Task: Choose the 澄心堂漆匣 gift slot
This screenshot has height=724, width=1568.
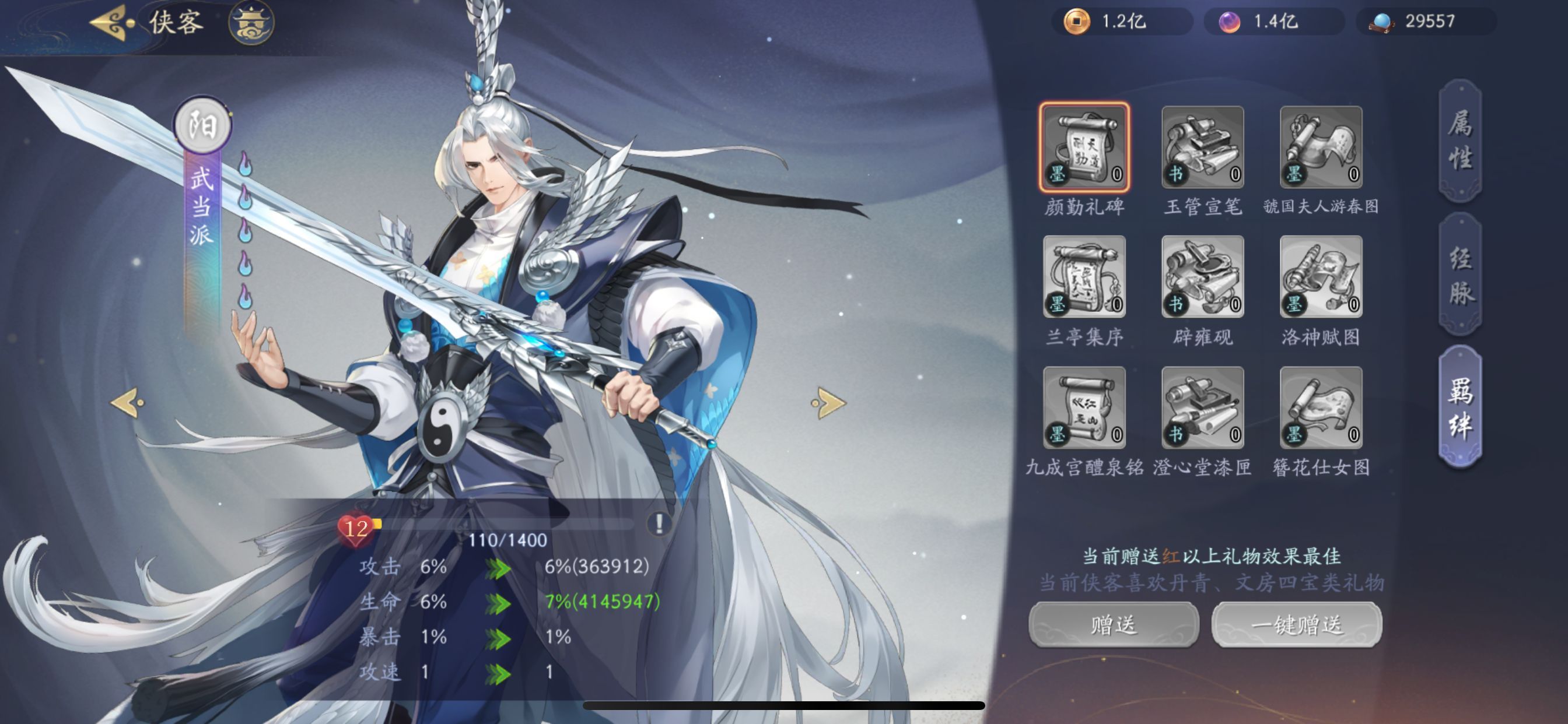Action: tap(1202, 407)
